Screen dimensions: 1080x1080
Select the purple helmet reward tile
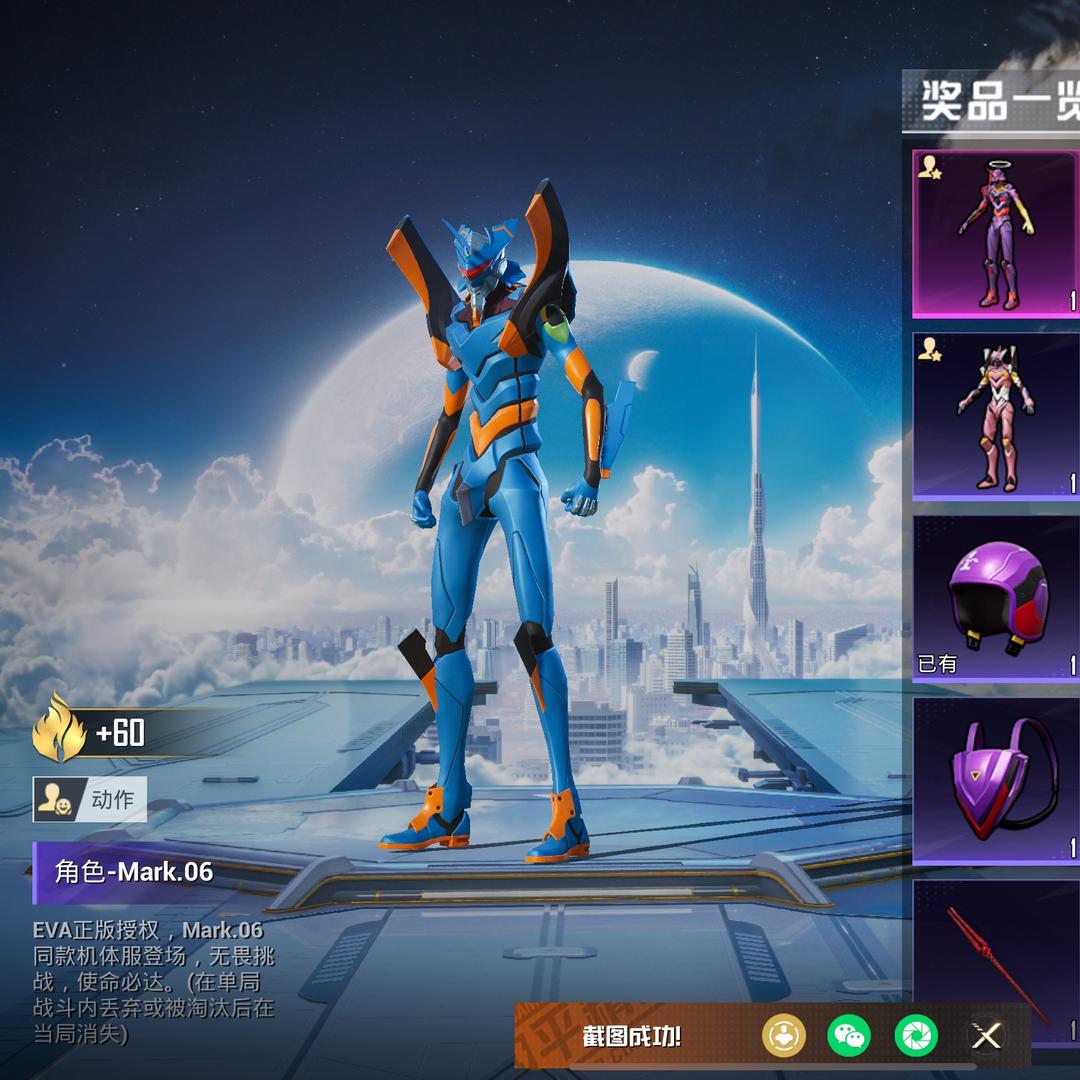tap(996, 598)
